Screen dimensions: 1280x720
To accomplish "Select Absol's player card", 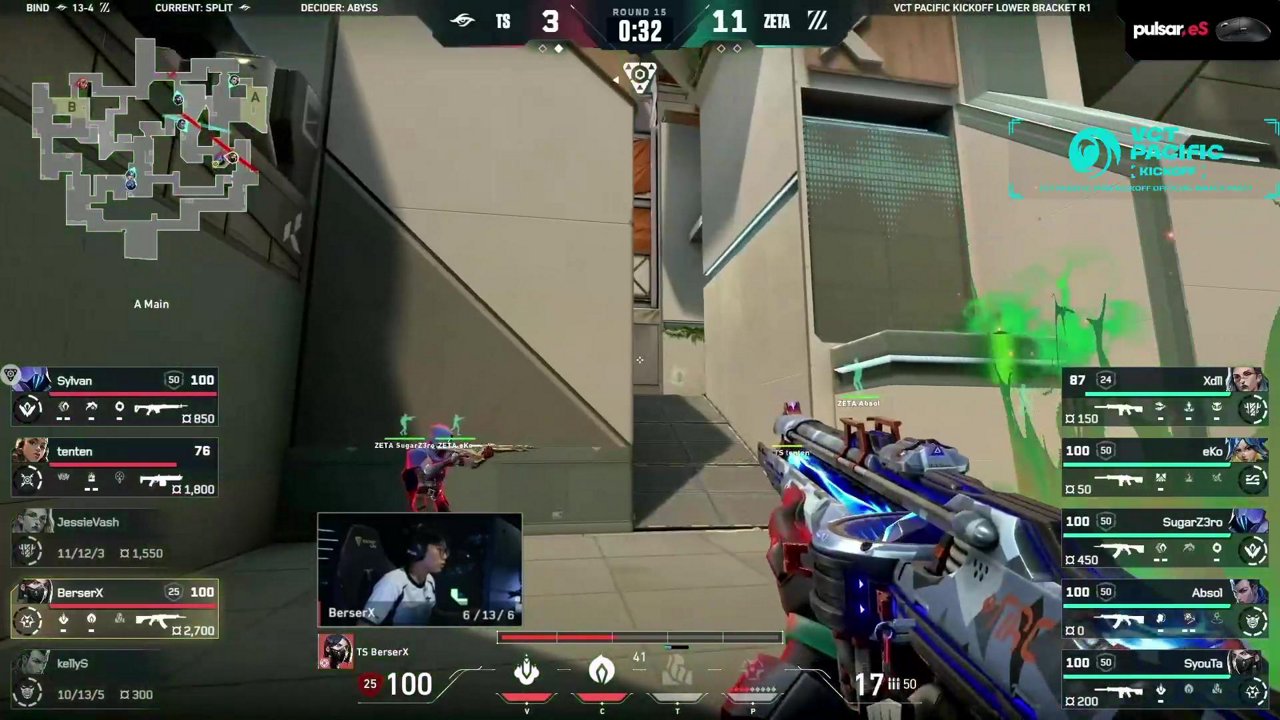I will coord(1164,609).
